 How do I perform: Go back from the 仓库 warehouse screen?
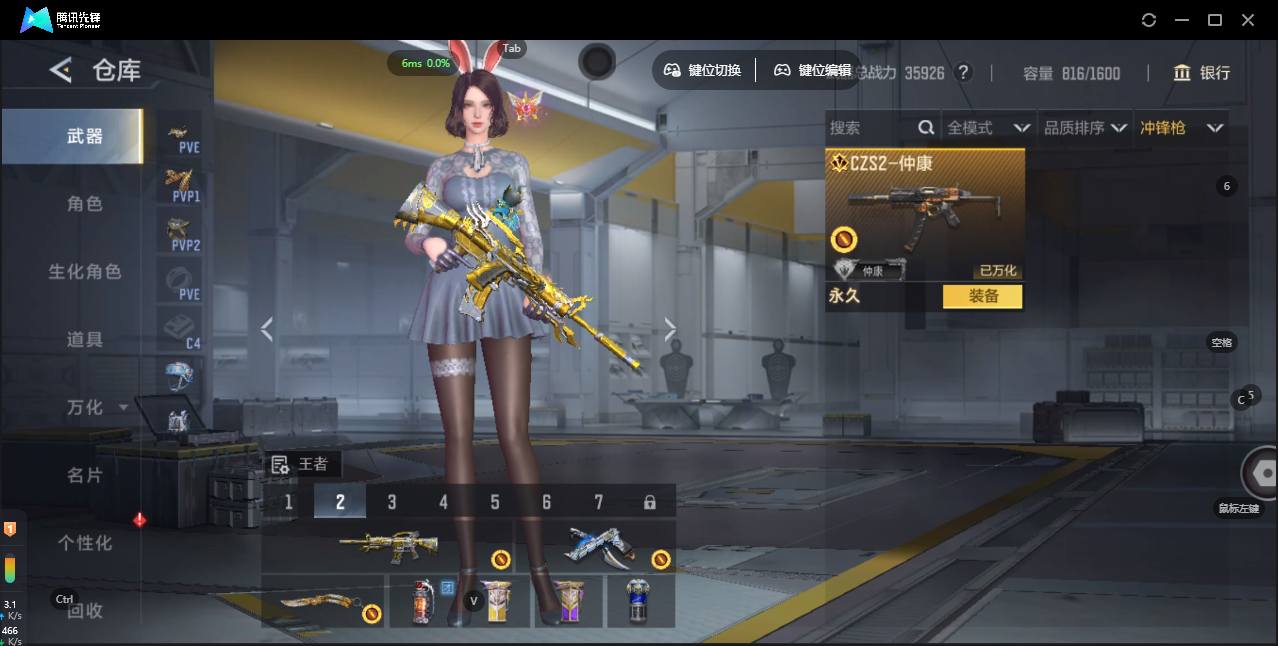[x=61, y=70]
